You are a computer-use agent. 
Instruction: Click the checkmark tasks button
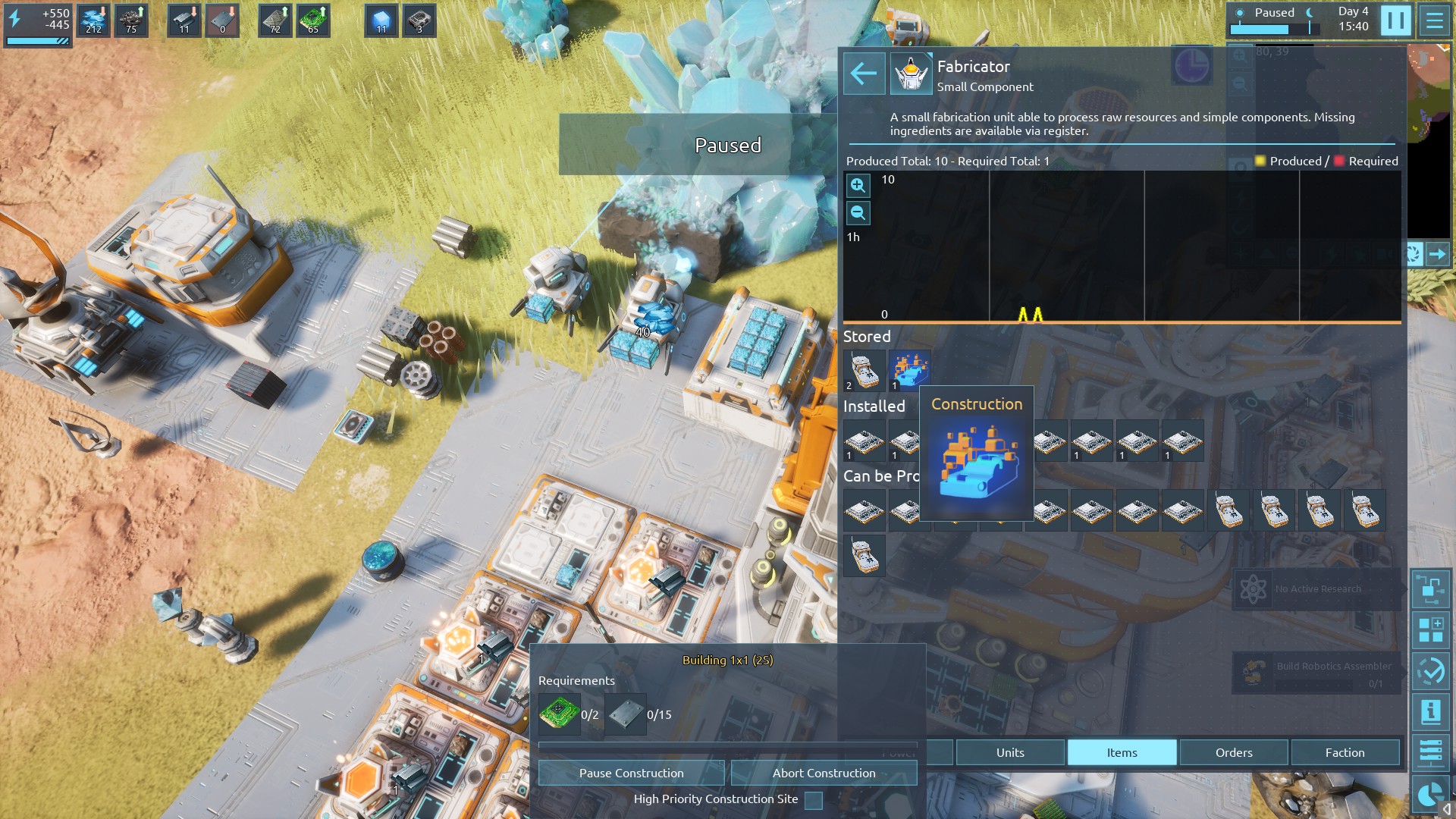pyautogui.click(x=1430, y=671)
